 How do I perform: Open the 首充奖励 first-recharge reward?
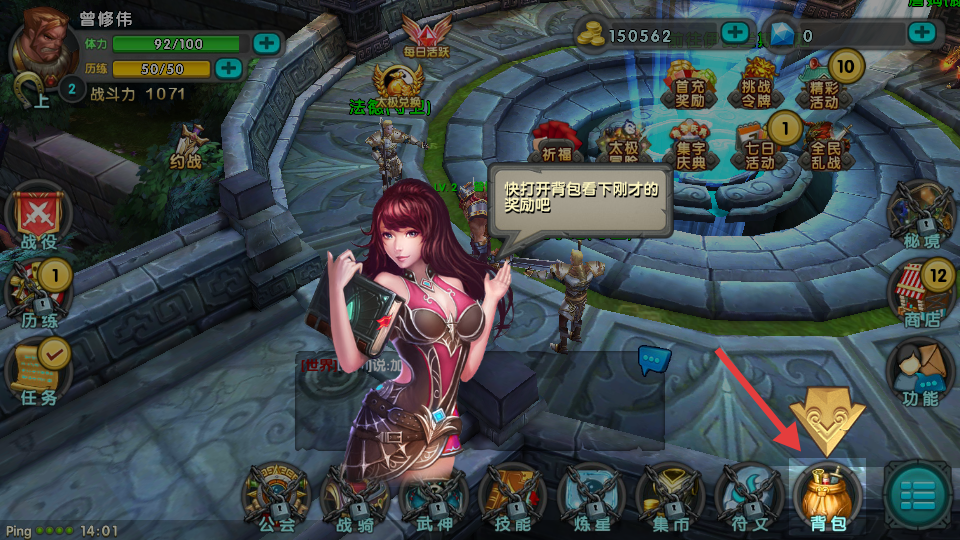(x=690, y=84)
